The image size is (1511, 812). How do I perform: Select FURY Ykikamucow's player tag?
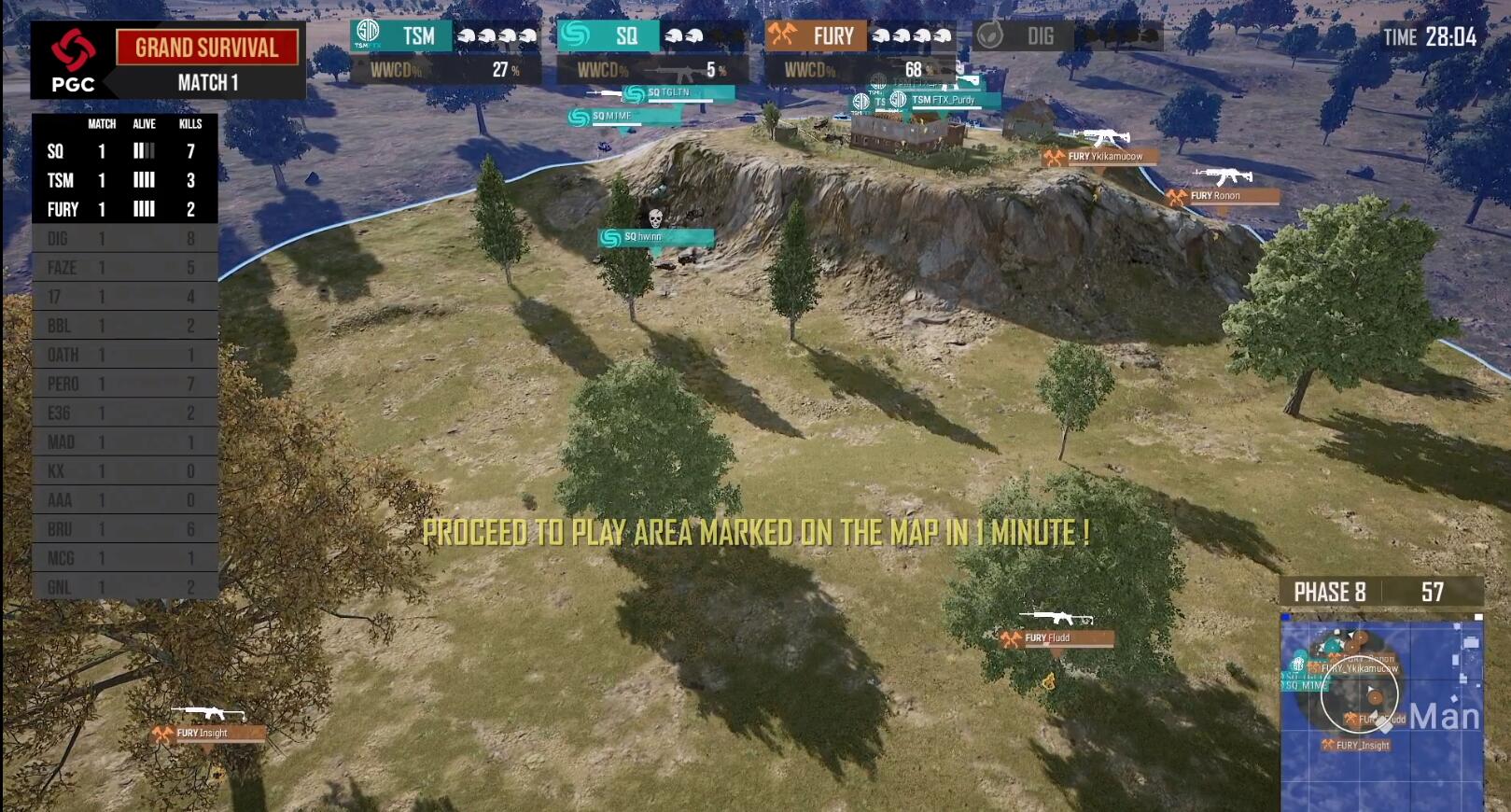pos(1101,157)
